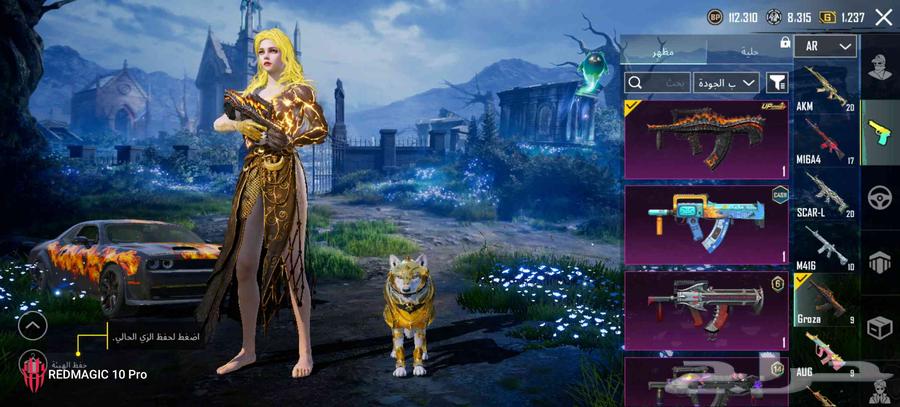This screenshot has height=407, width=900.
Task: Pick the grey and red Groza skin
Action: point(706,310)
